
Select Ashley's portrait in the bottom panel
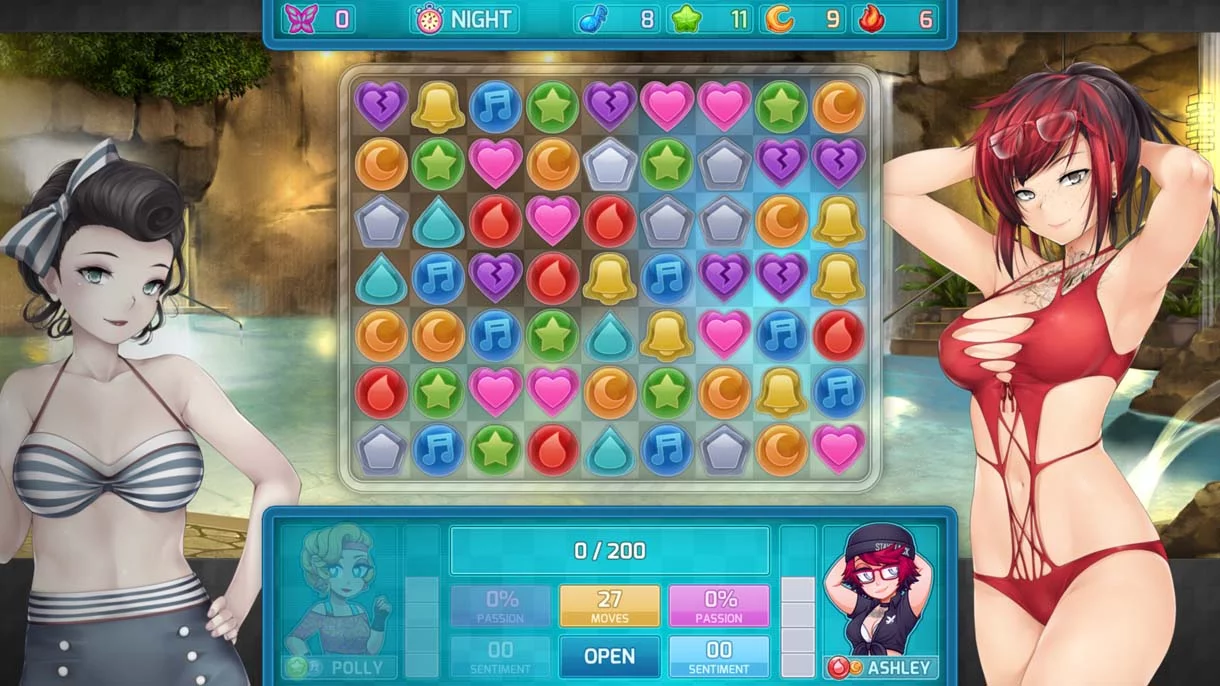(x=880, y=590)
